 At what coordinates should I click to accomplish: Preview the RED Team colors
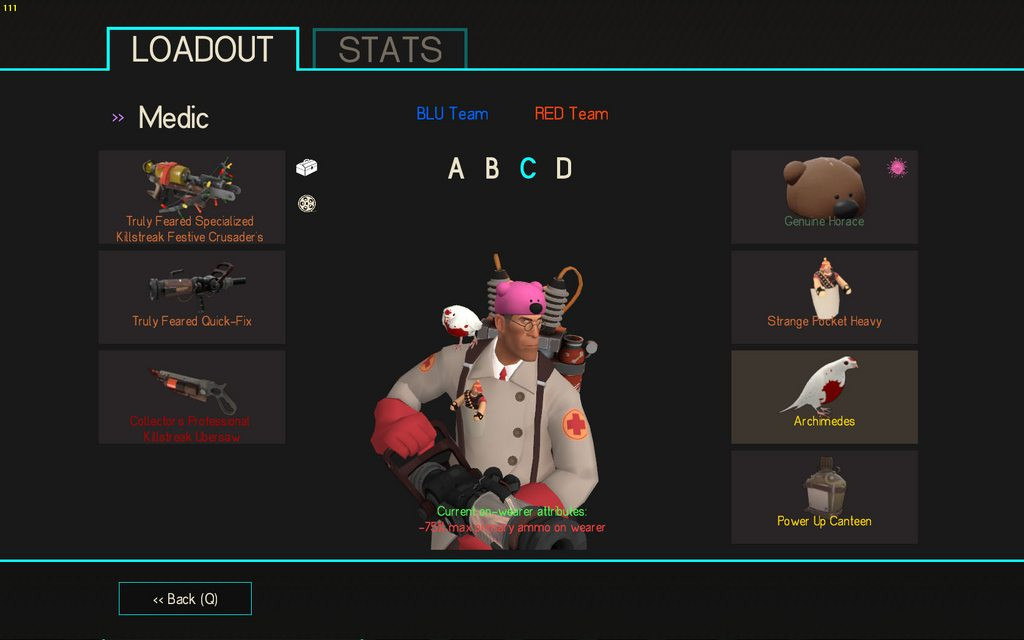tap(571, 114)
